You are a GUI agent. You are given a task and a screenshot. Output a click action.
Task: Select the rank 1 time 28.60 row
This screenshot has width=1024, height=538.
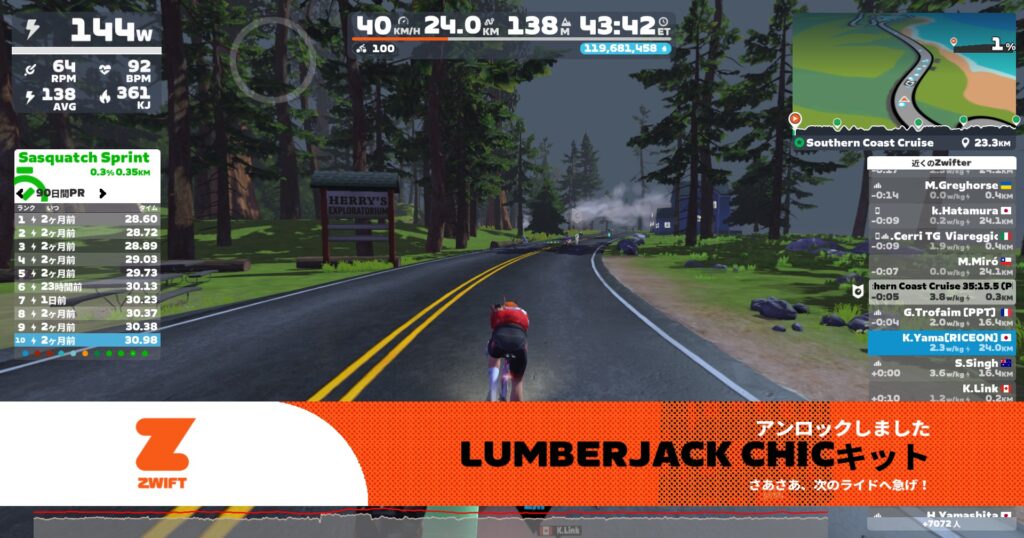87,218
